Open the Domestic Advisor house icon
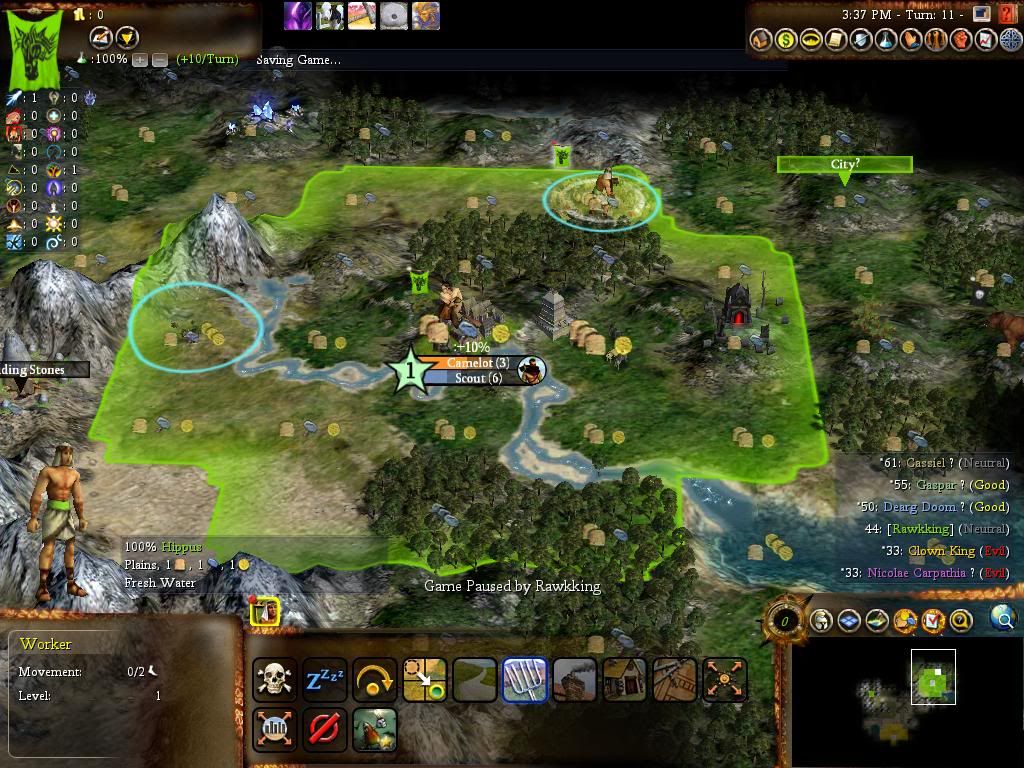Image resolution: width=1024 pixels, height=768 pixels. pyautogui.click(x=760, y=40)
